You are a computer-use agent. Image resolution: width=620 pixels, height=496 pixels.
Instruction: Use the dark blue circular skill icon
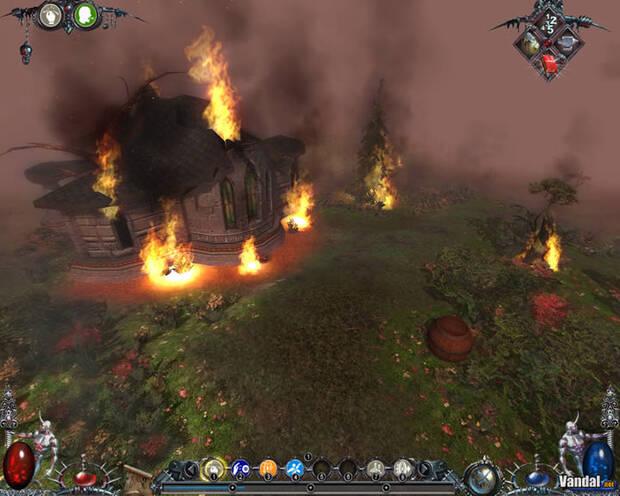point(241,468)
